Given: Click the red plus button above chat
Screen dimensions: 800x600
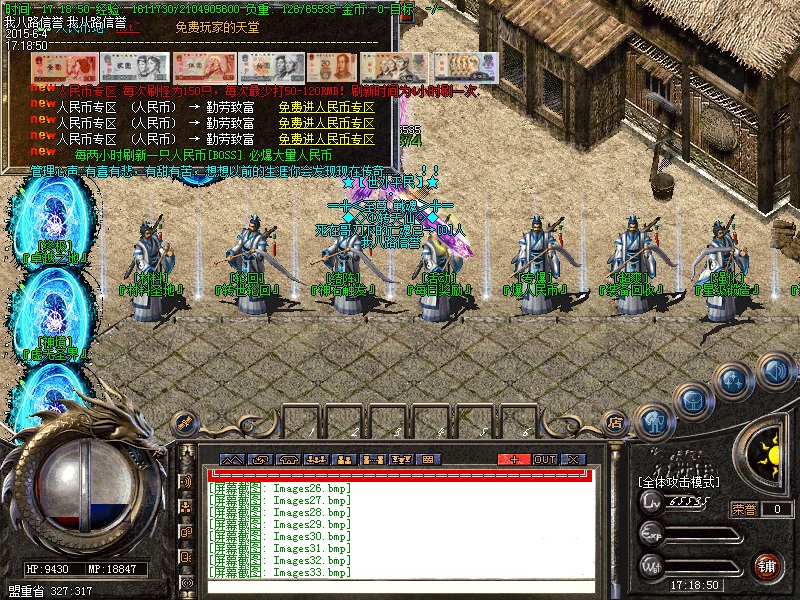Looking at the screenshot, I should [x=514, y=459].
